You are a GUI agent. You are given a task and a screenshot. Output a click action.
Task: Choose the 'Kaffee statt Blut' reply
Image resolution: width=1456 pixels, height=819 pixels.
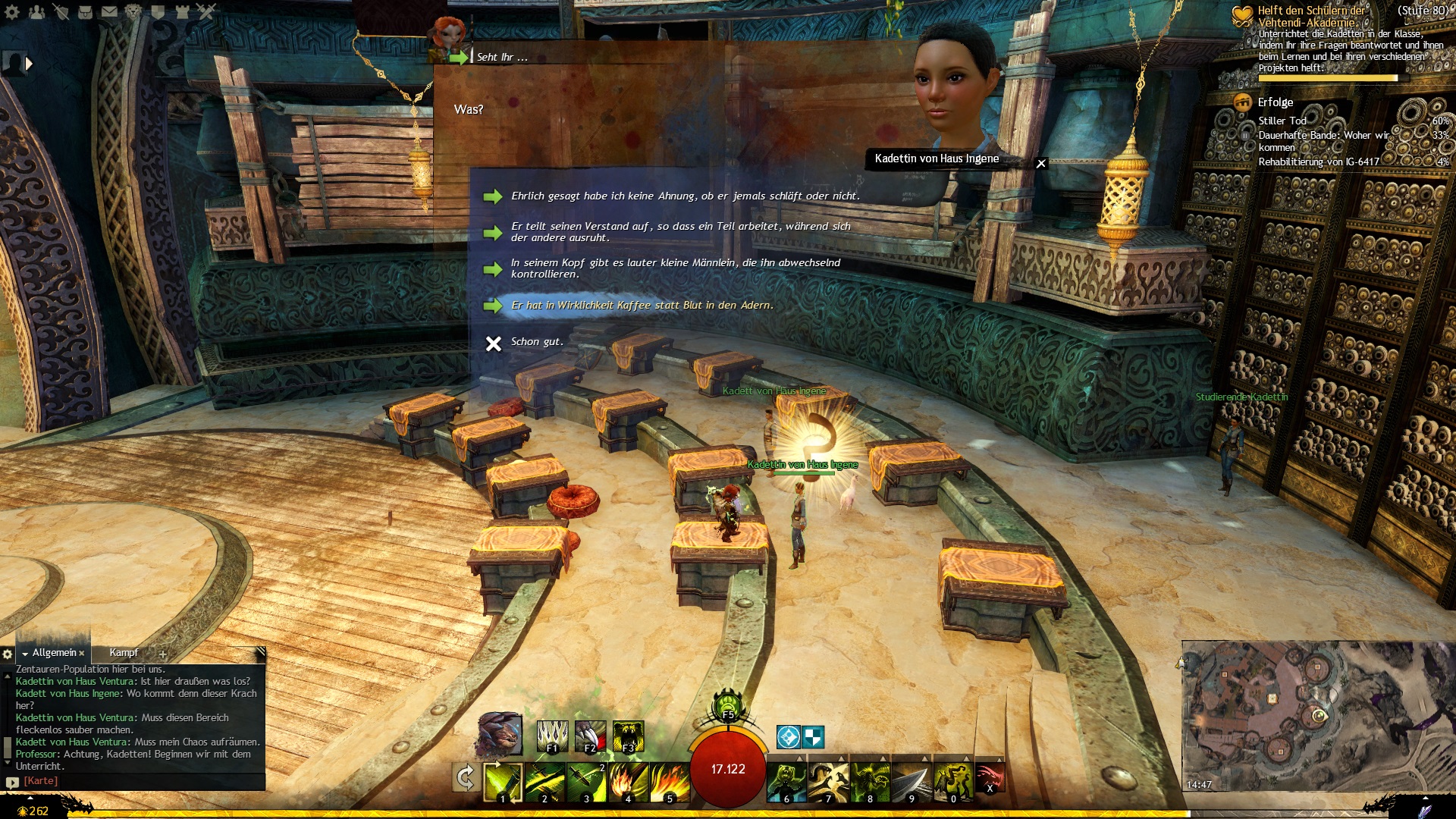coord(642,306)
